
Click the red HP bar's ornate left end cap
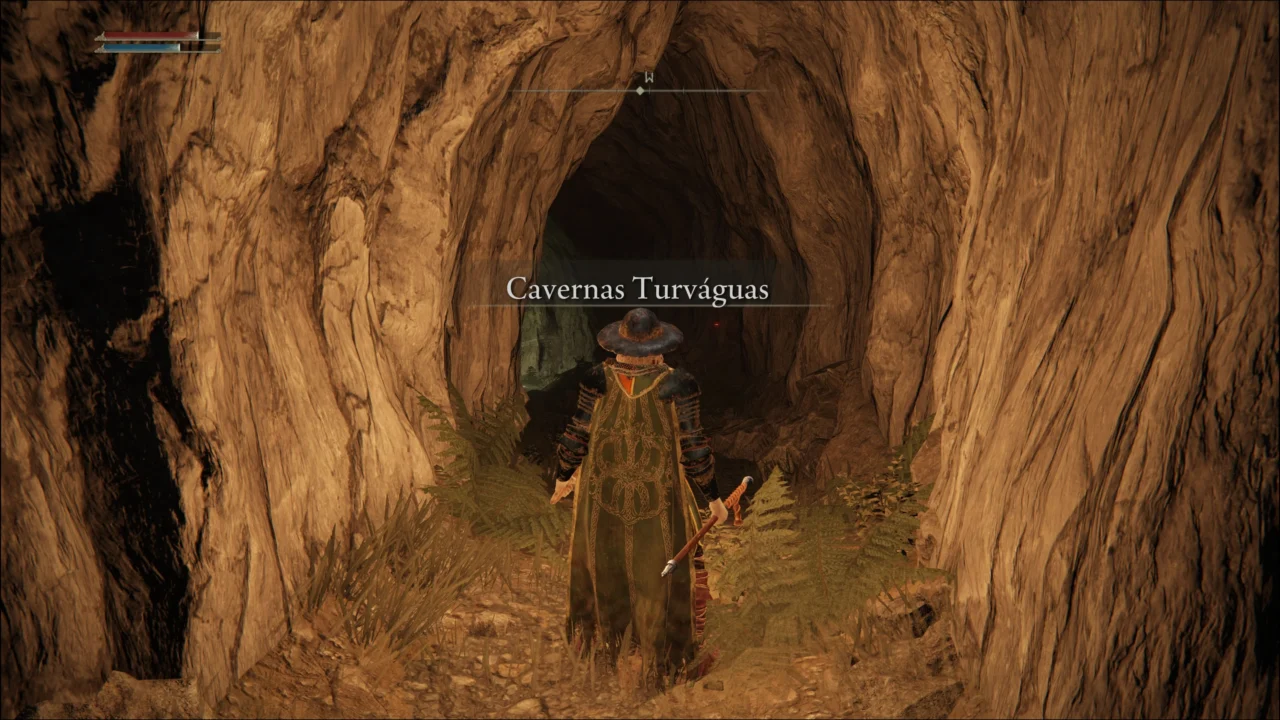(102, 37)
